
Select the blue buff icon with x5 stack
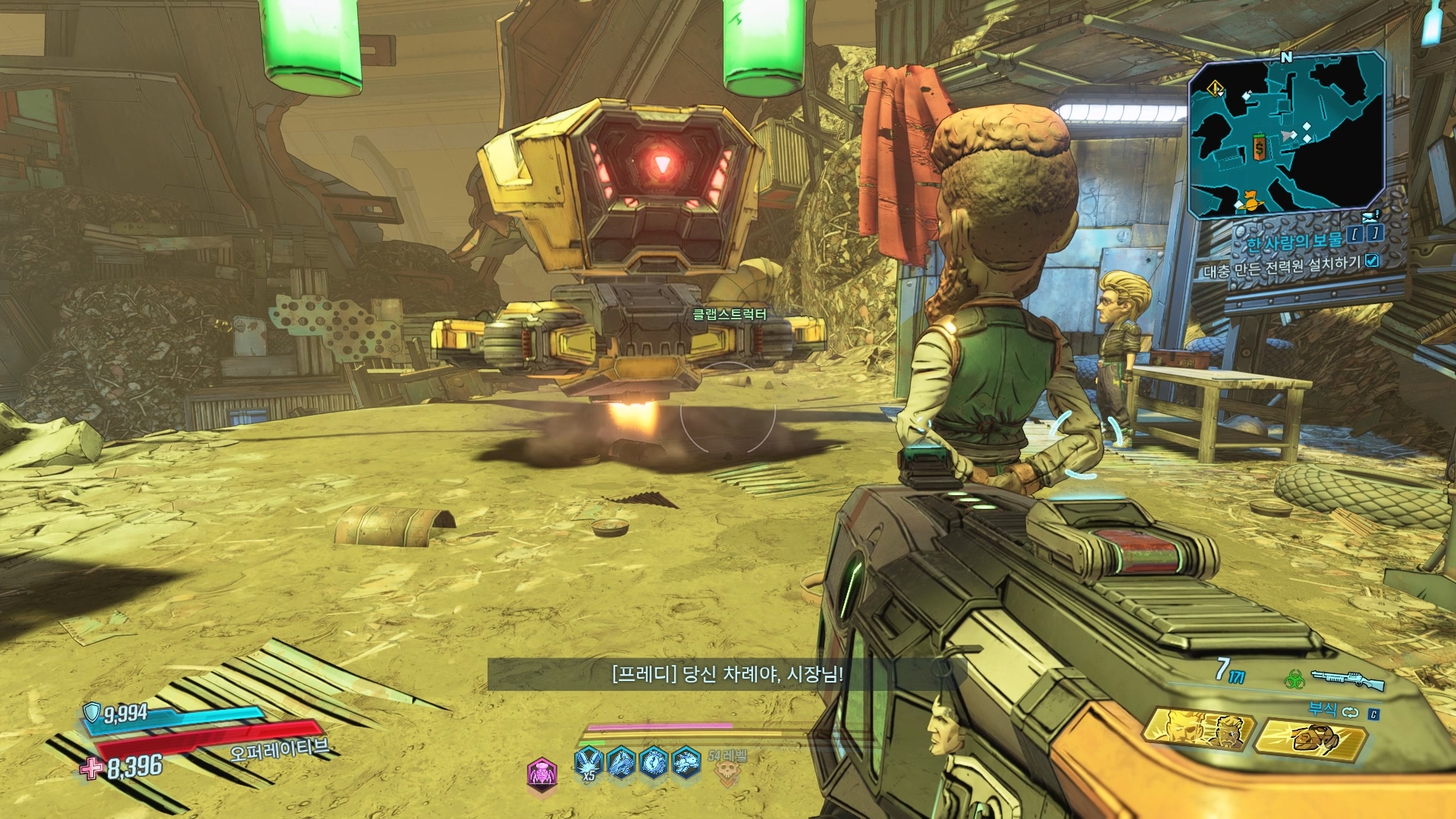tap(587, 762)
